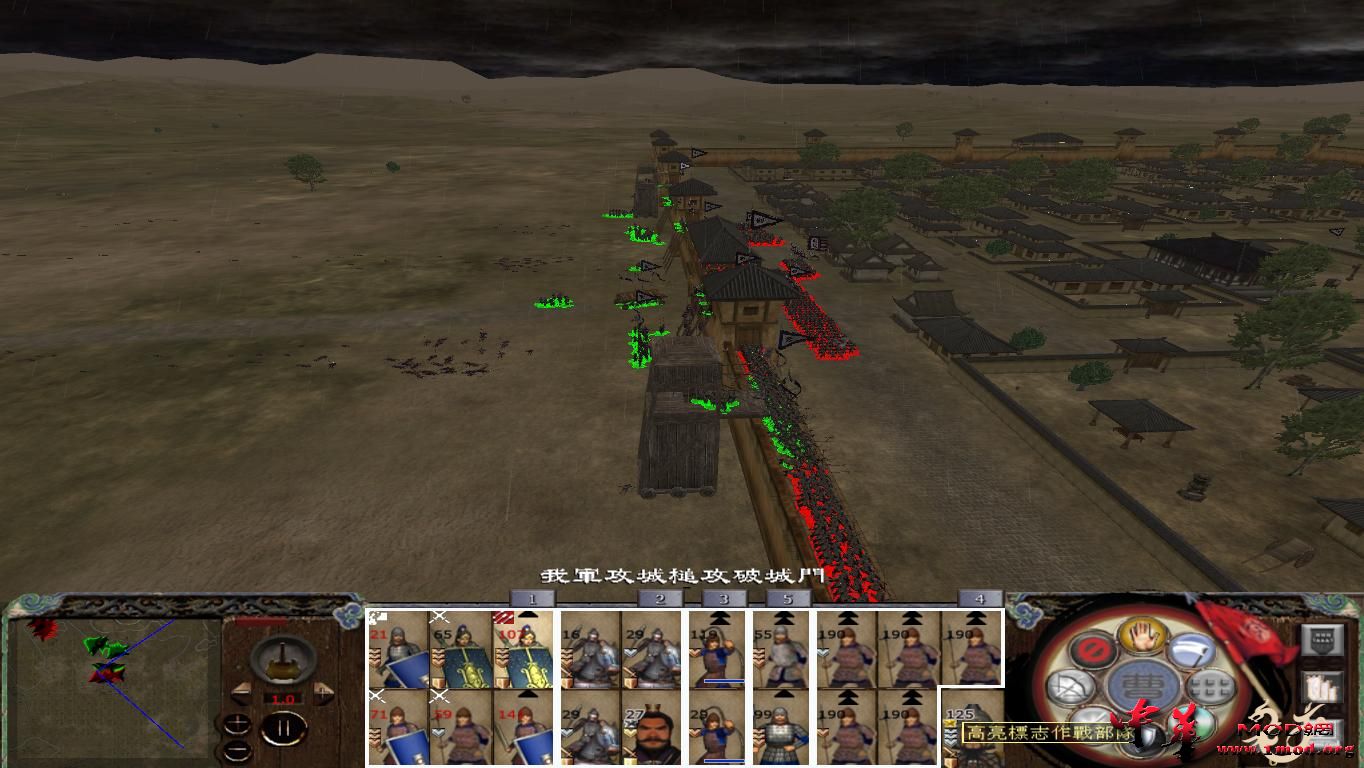Click the plus magnifier to zoom the minimap

237,724
